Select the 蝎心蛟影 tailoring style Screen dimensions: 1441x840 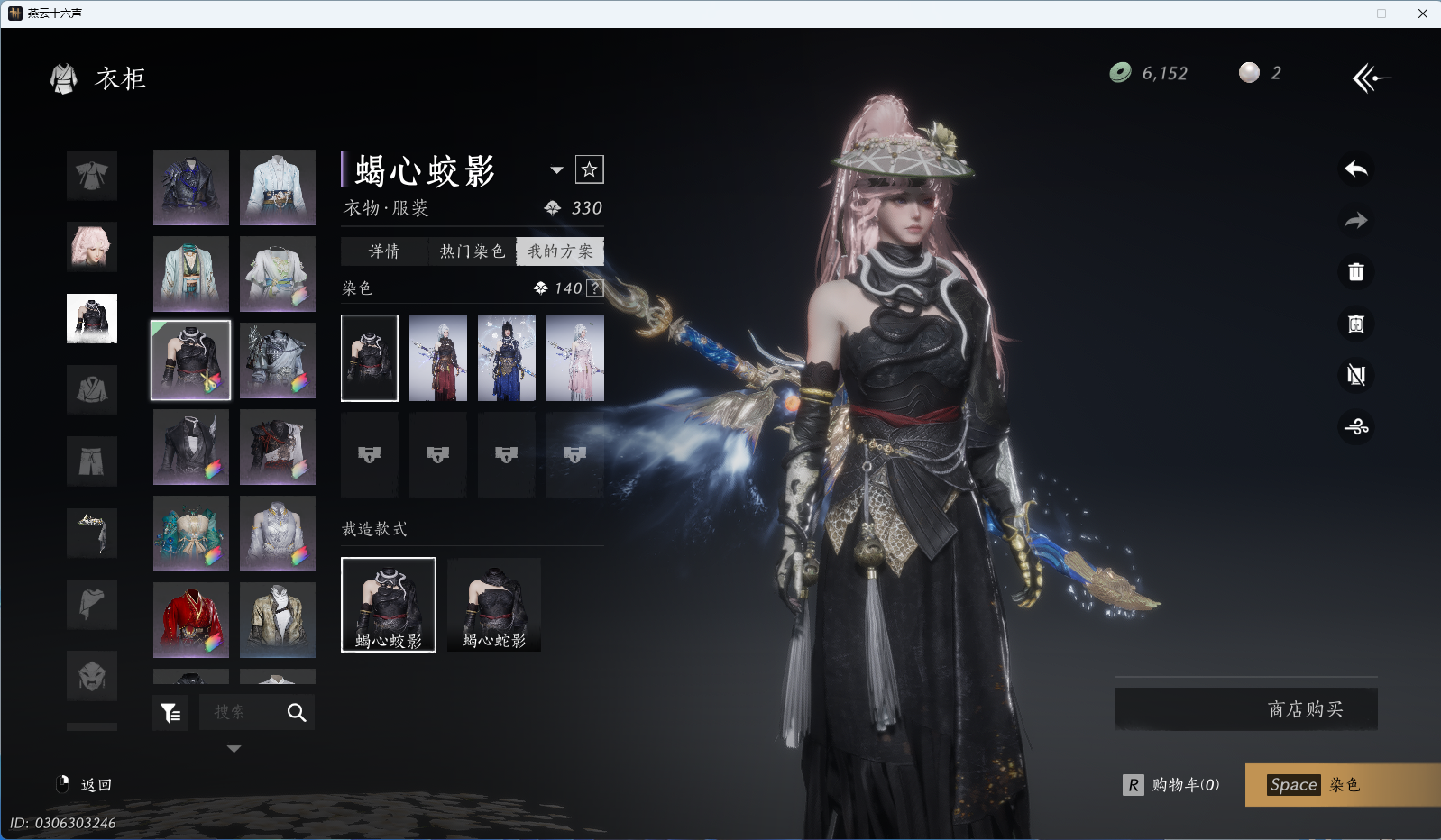pos(389,604)
